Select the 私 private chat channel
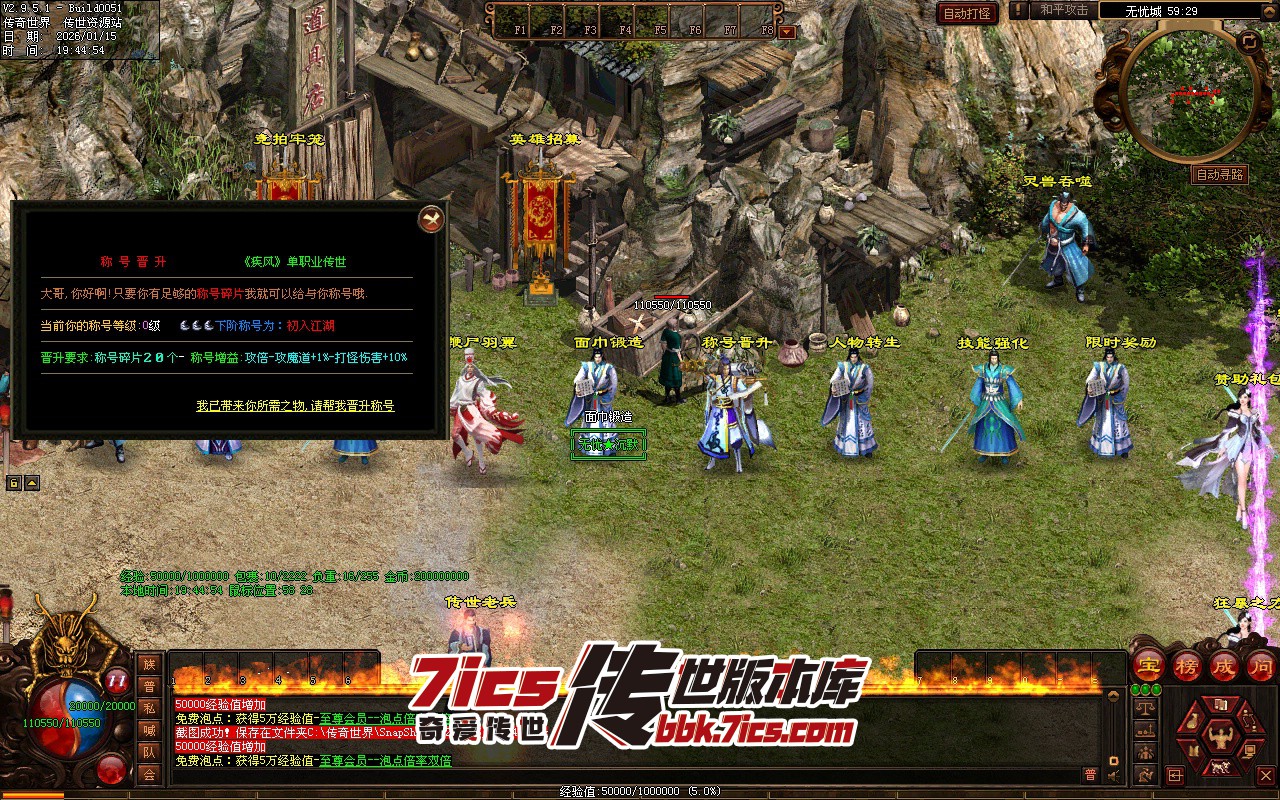1280x800 pixels. click(x=149, y=708)
